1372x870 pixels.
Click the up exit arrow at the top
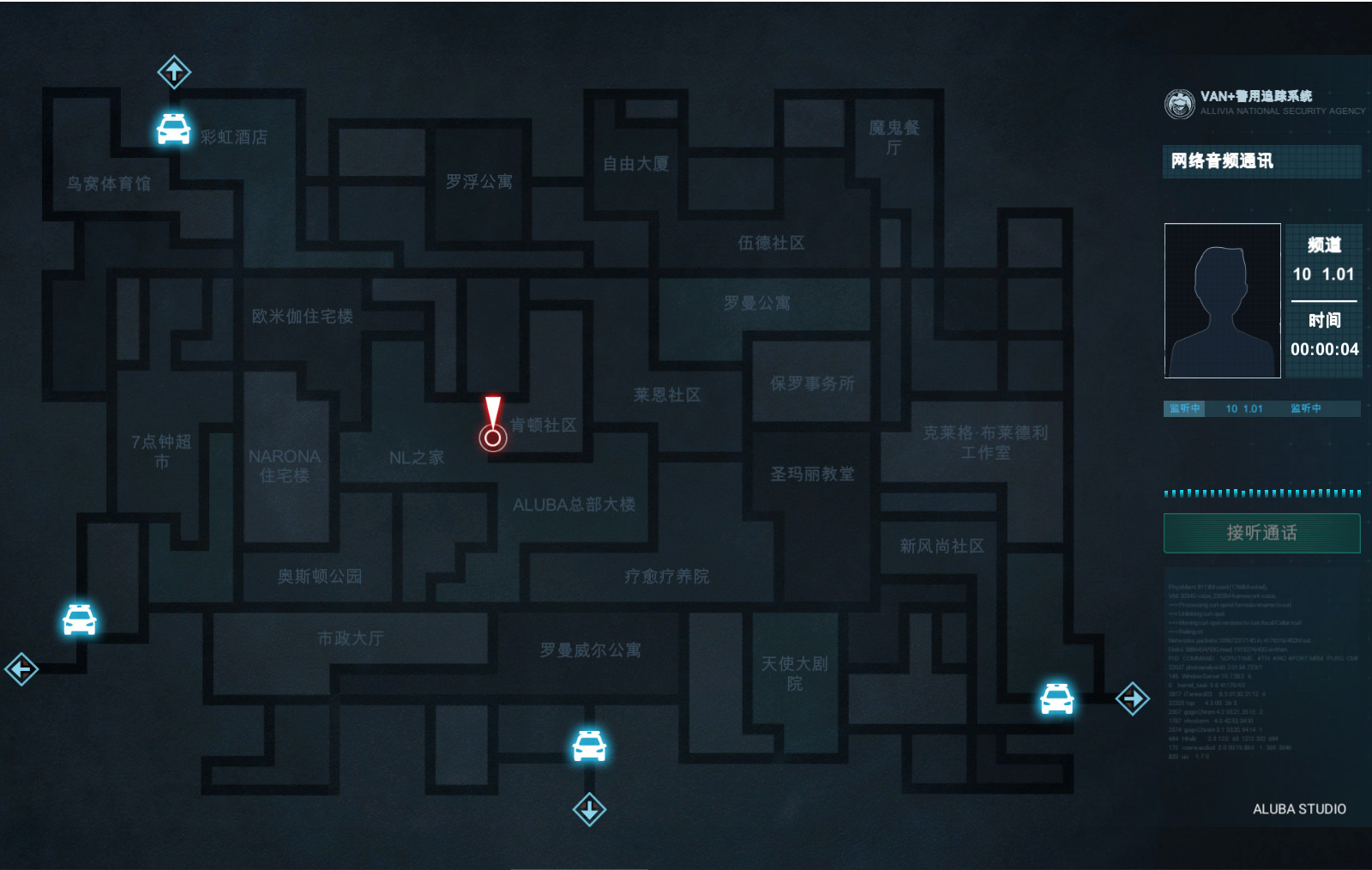172,73
